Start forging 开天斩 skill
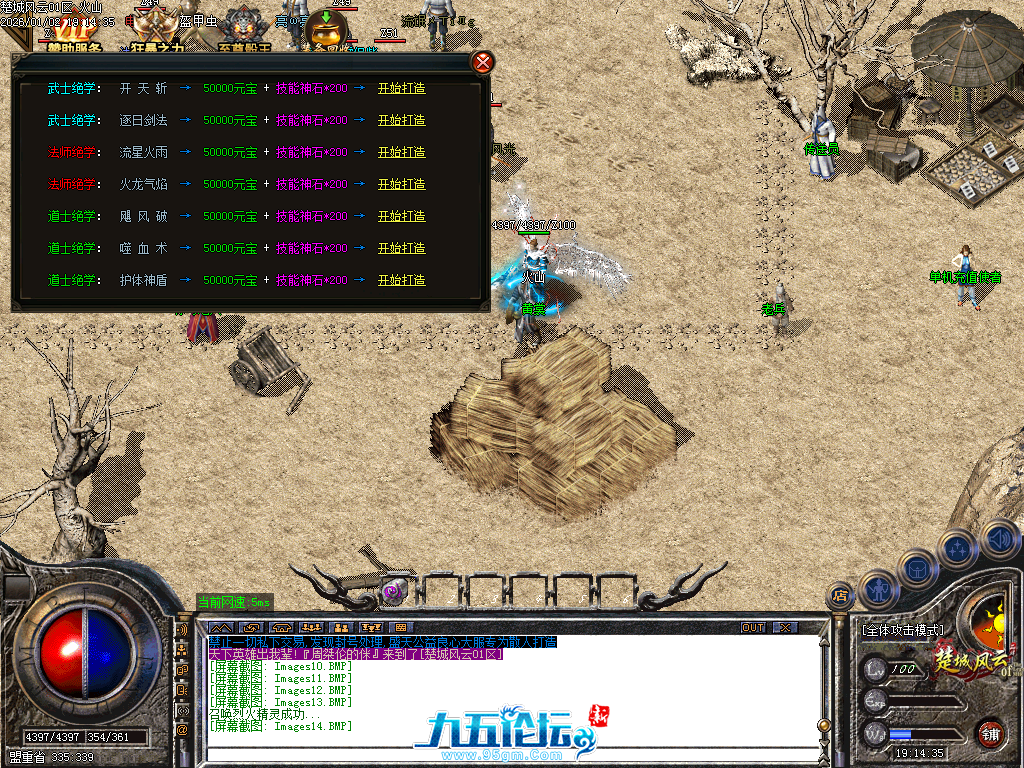The image size is (1024, 768). tap(401, 88)
